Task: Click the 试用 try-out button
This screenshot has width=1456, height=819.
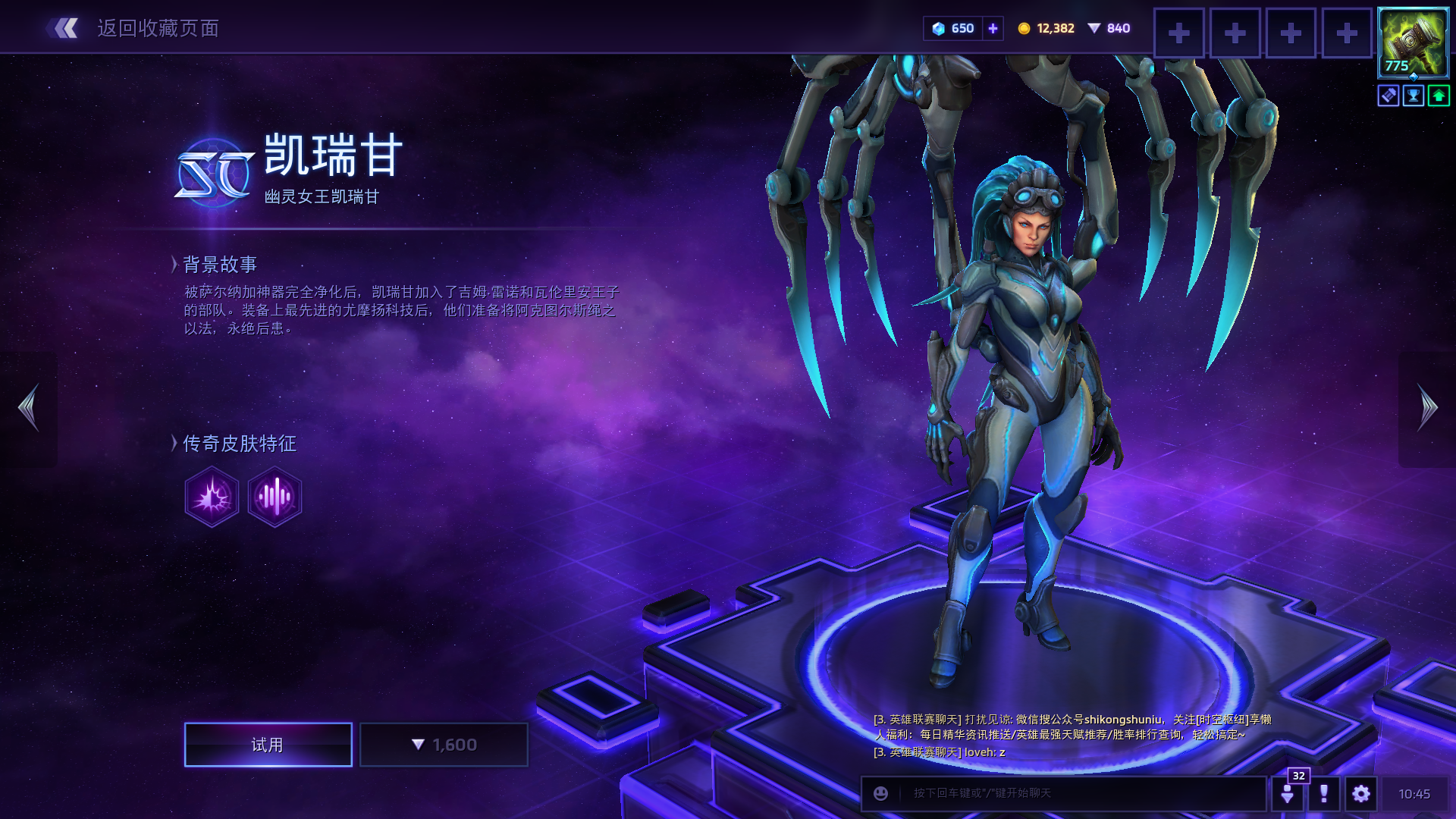Action: (x=268, y=745)
